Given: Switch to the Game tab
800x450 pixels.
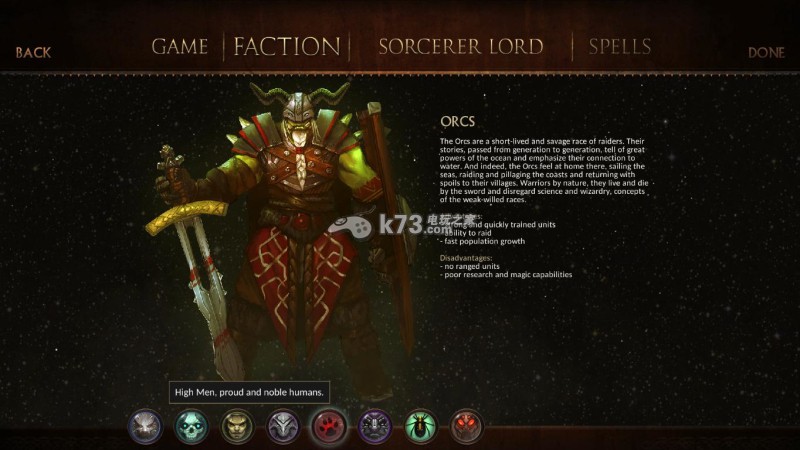Looking at the screenshot, I should point(180,47).
